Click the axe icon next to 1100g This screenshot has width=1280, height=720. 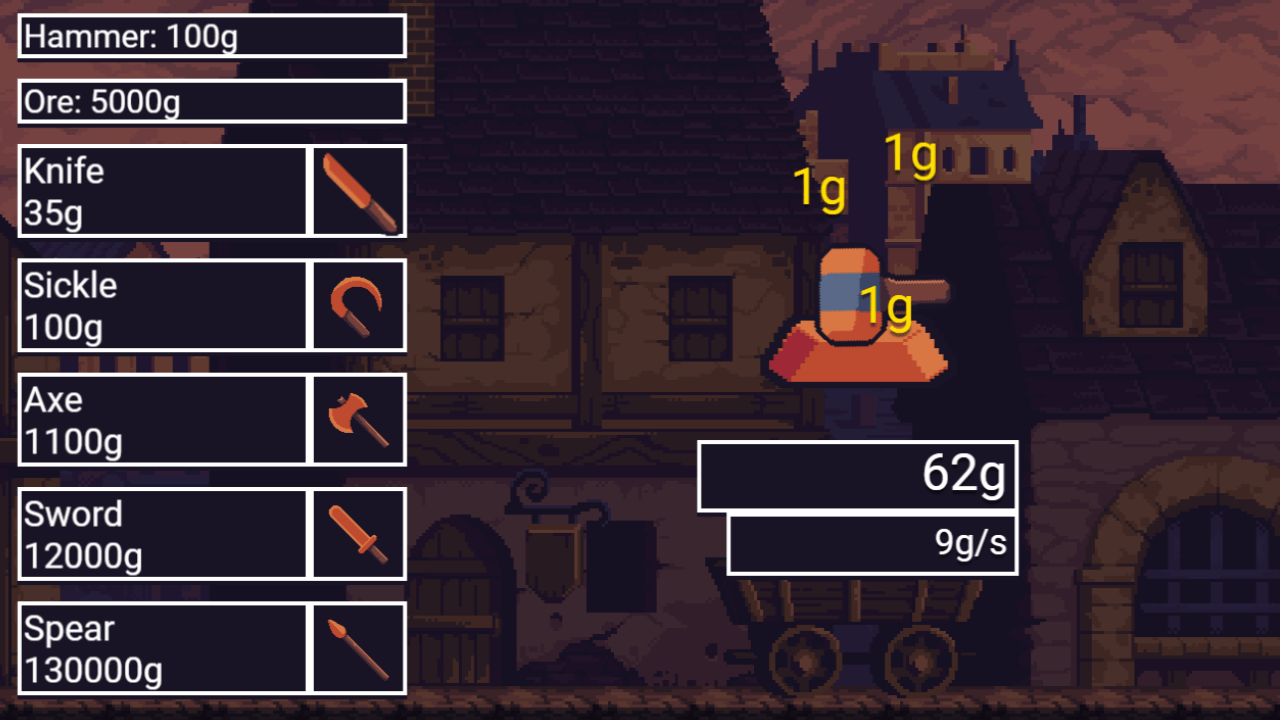357,419
